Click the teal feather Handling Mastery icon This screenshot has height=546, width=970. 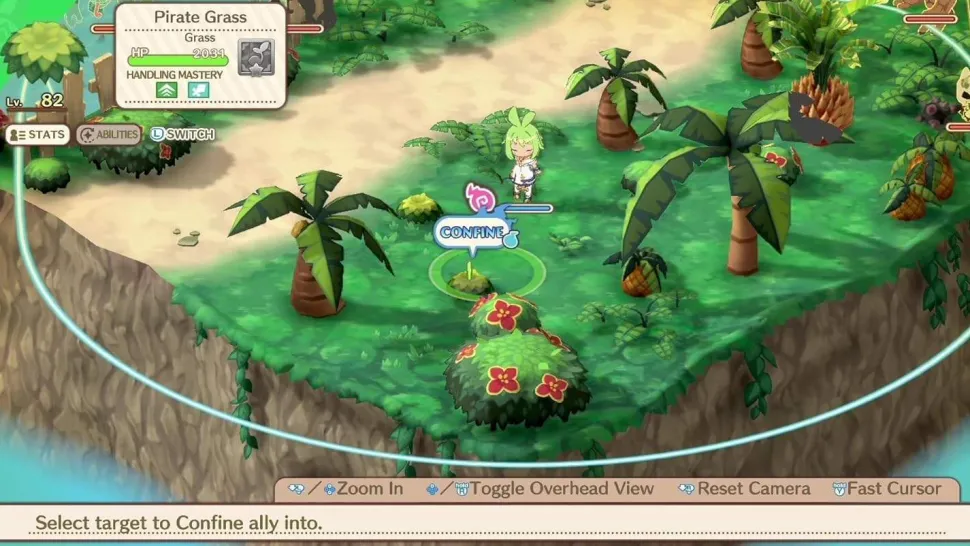pyautogui.click(x=198, y=90)
